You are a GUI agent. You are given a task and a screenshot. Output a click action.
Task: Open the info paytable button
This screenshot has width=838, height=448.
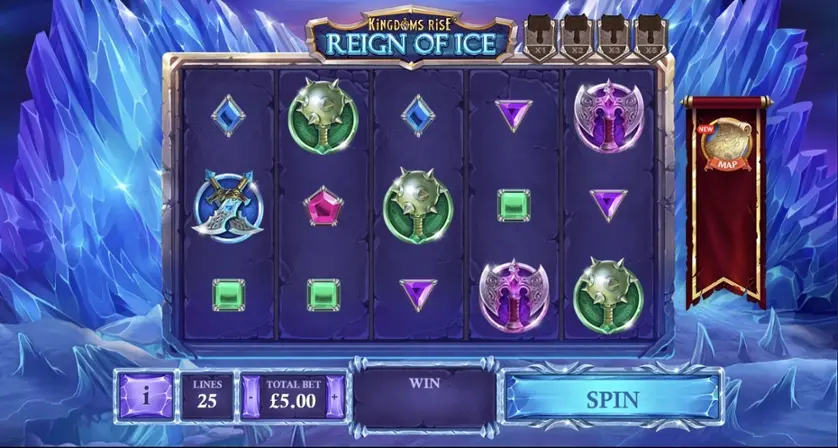click(x=146, y=398)
